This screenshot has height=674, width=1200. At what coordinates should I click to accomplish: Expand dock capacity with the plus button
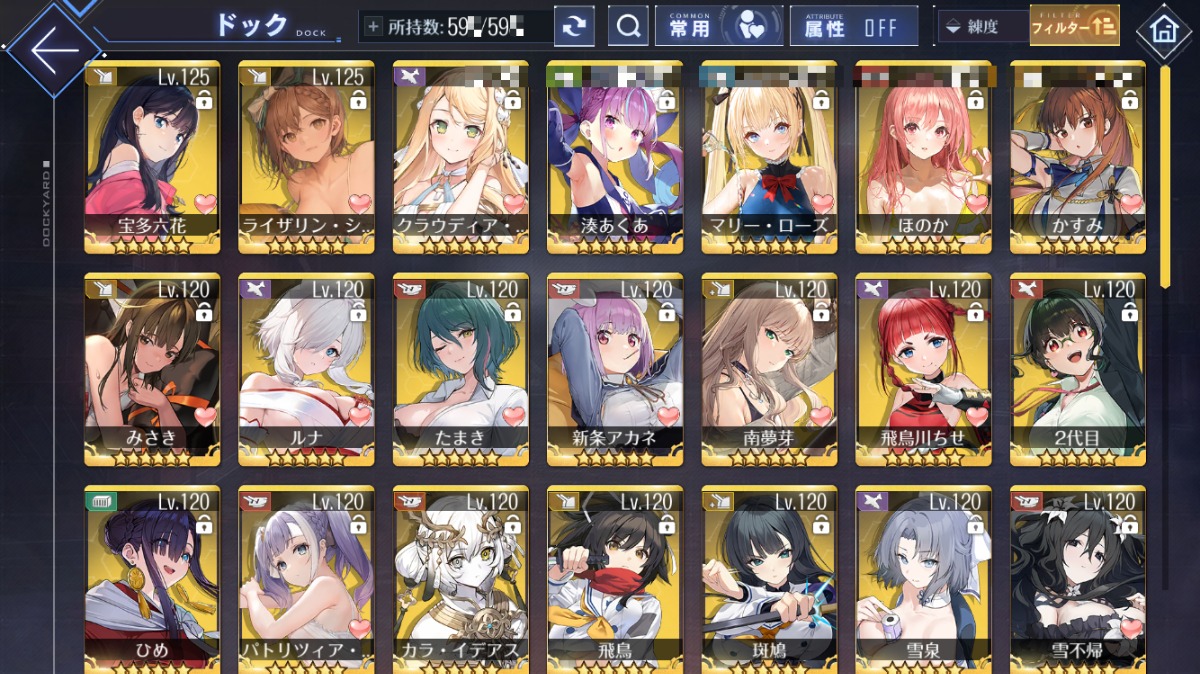[374, 27]
